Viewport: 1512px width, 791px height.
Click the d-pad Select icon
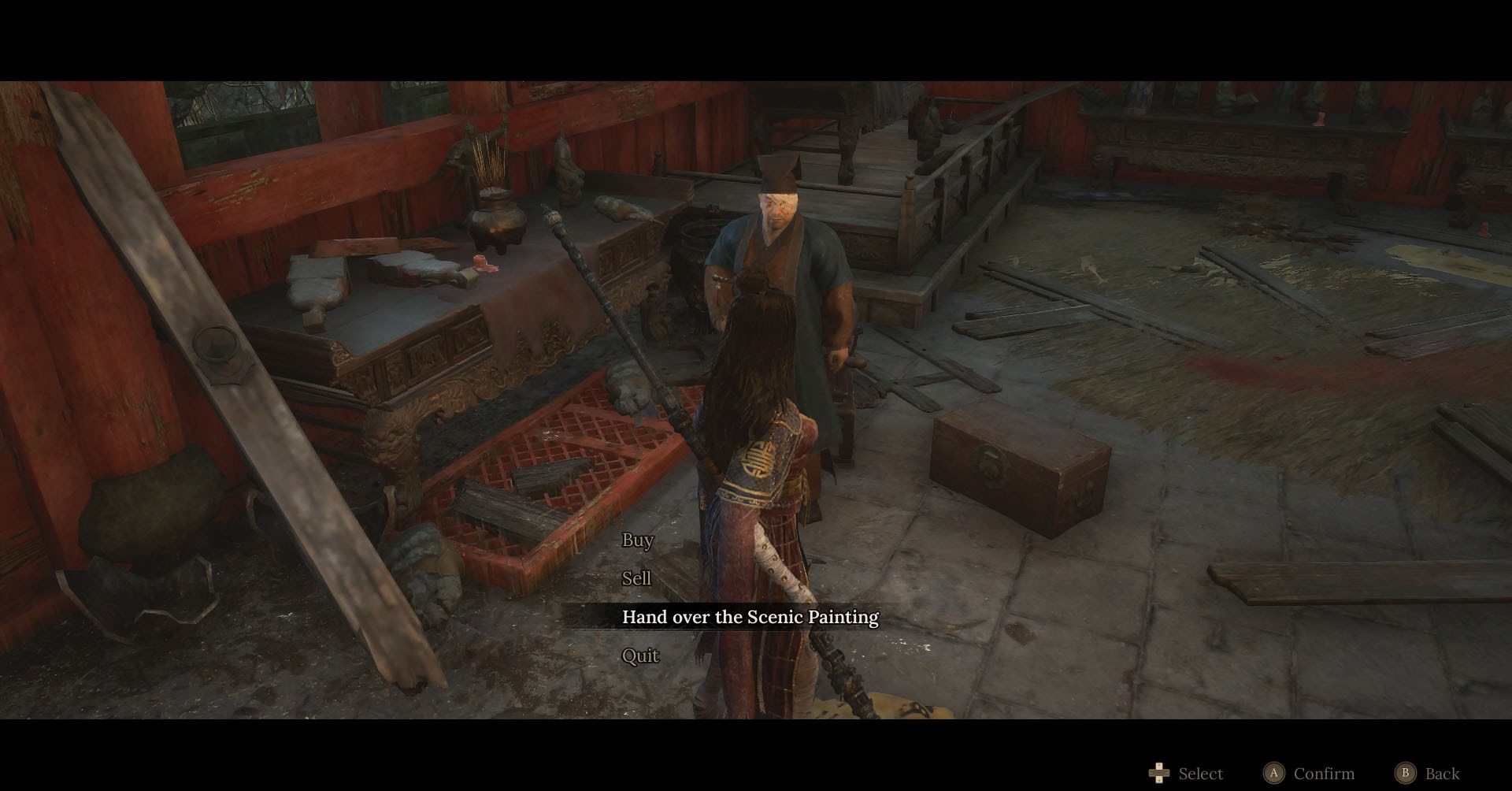[x=1158, y=774]
